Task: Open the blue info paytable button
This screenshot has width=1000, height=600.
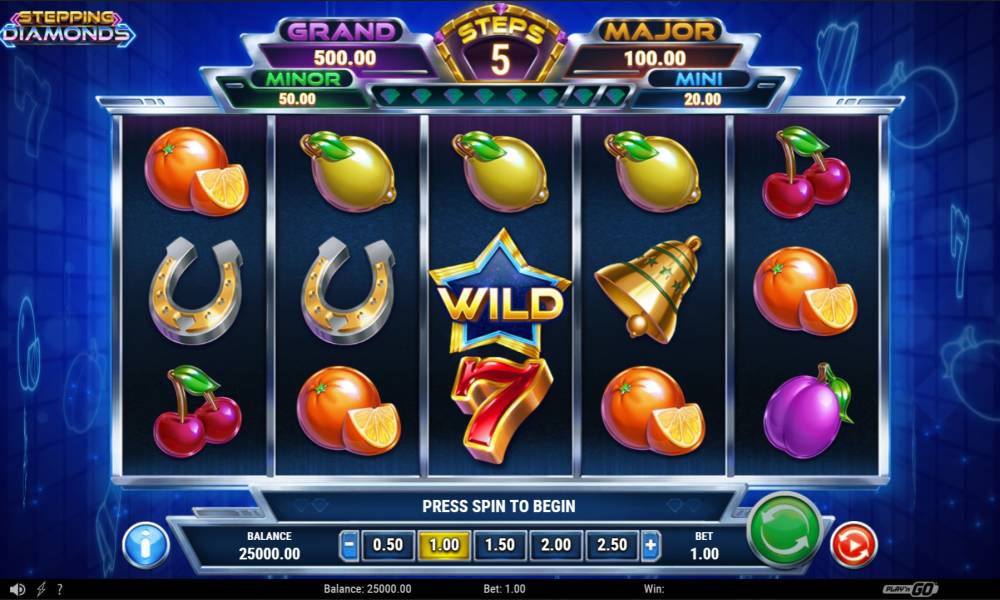Action: click(x=146, y=546)
